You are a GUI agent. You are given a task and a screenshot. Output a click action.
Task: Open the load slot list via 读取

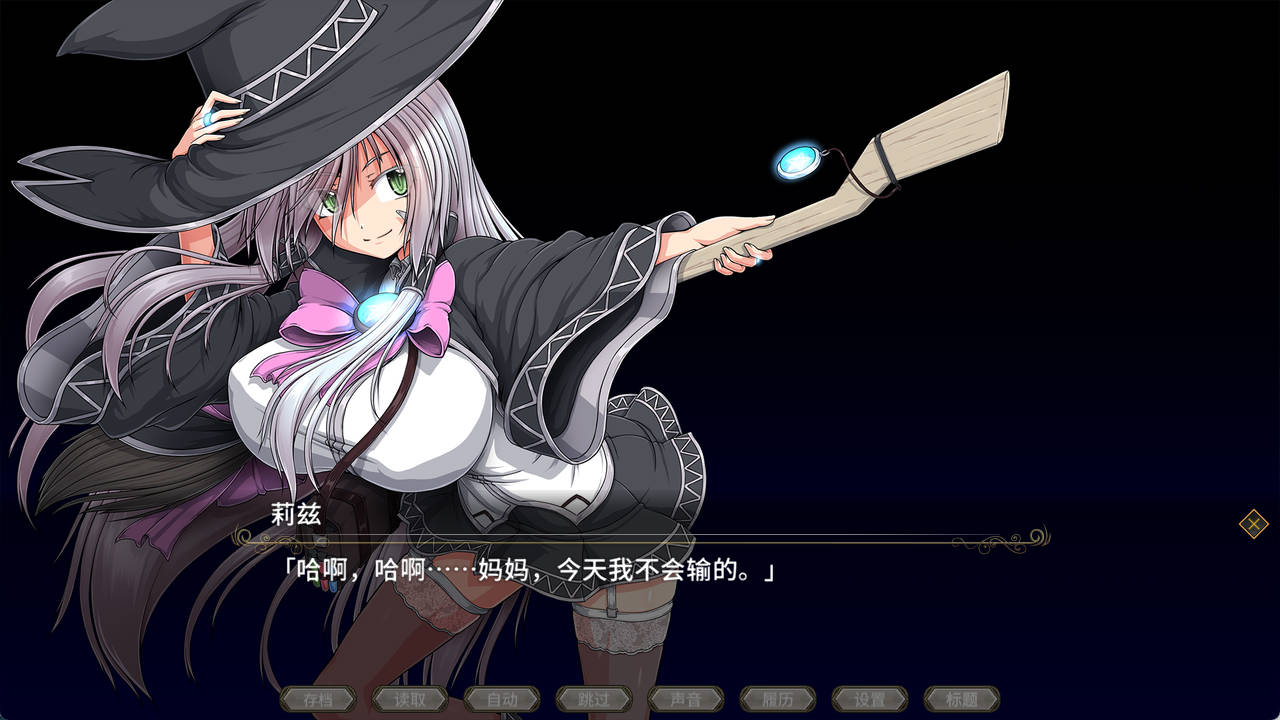(x=411, y=700)
